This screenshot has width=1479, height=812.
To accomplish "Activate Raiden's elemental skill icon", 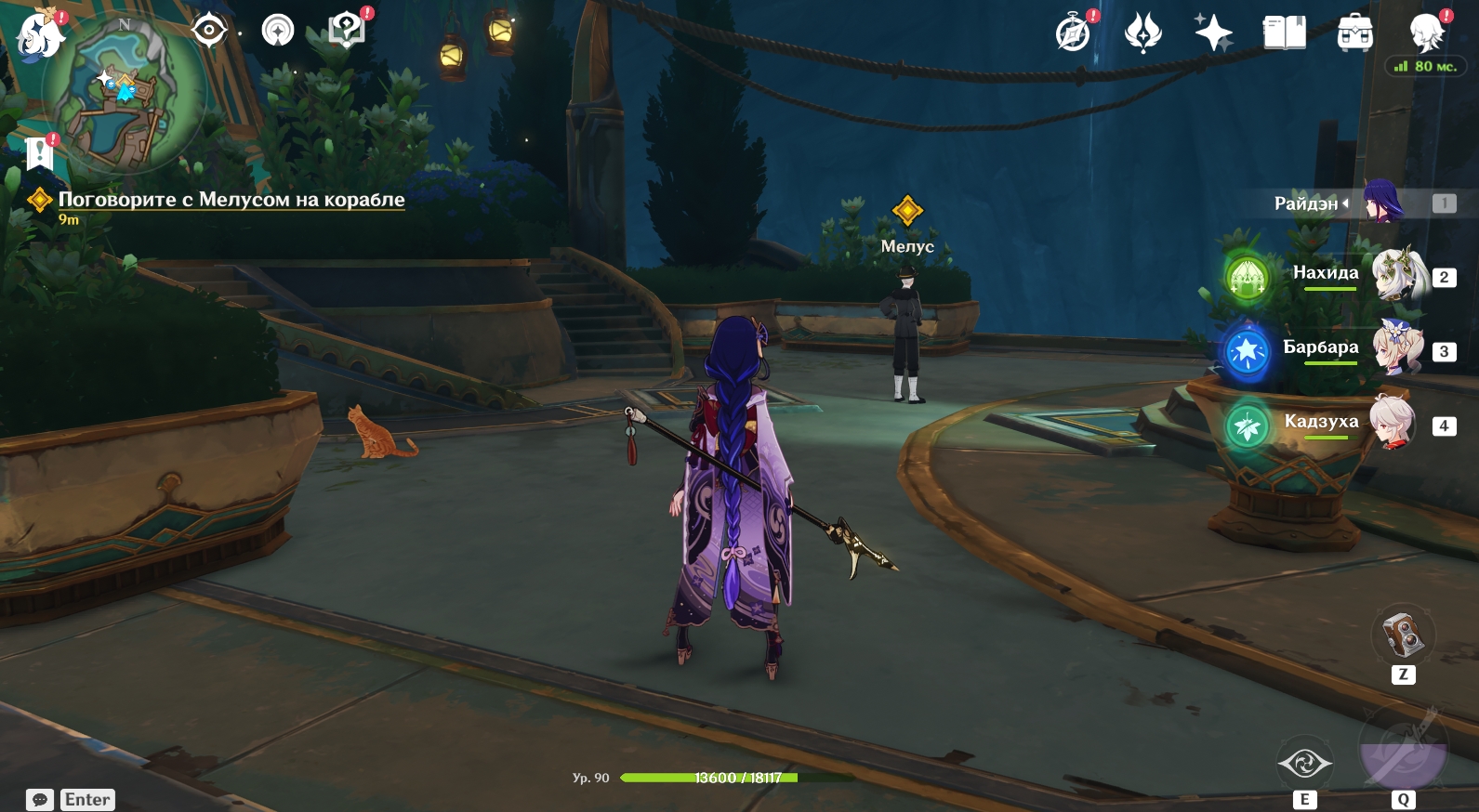I will tap(1304, 764).
